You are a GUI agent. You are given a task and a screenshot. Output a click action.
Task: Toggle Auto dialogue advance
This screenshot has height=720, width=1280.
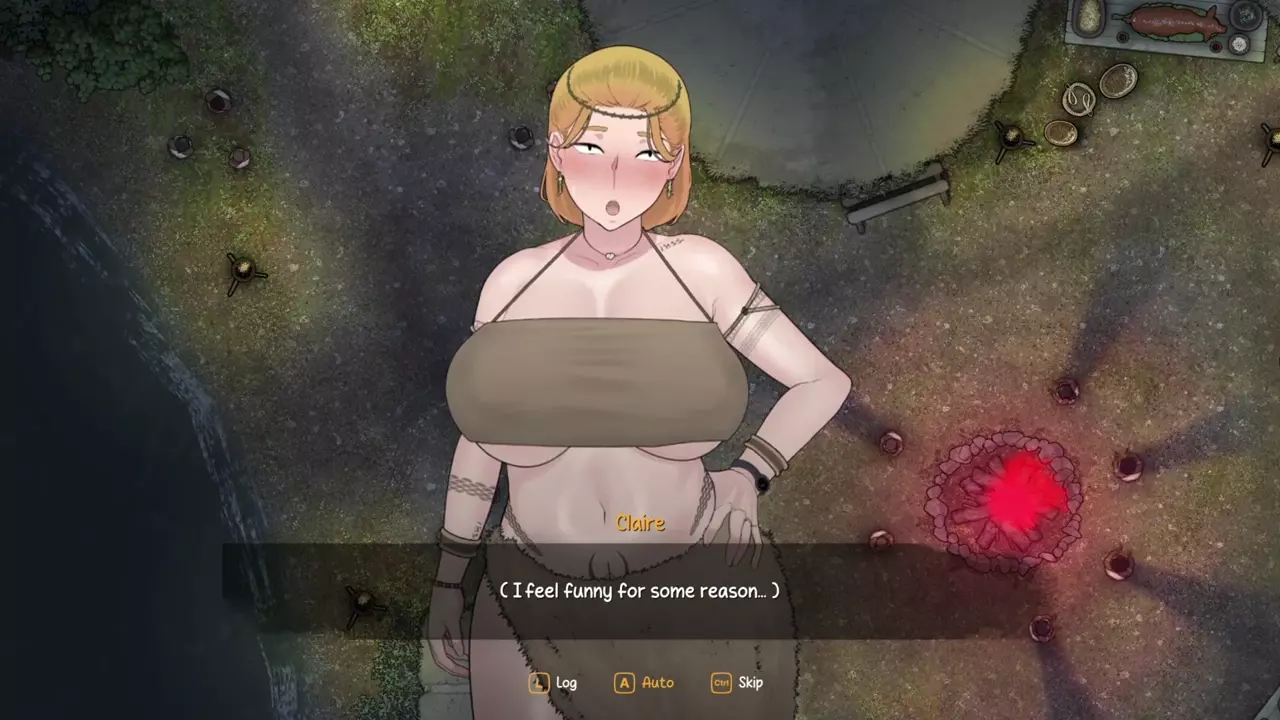pyautogui.click(x=645, y=683)
